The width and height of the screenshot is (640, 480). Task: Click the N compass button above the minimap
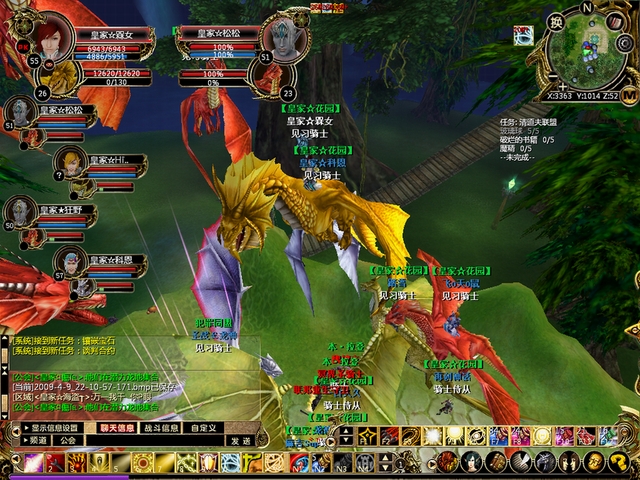pyautogui.click(x=589, y=7)
